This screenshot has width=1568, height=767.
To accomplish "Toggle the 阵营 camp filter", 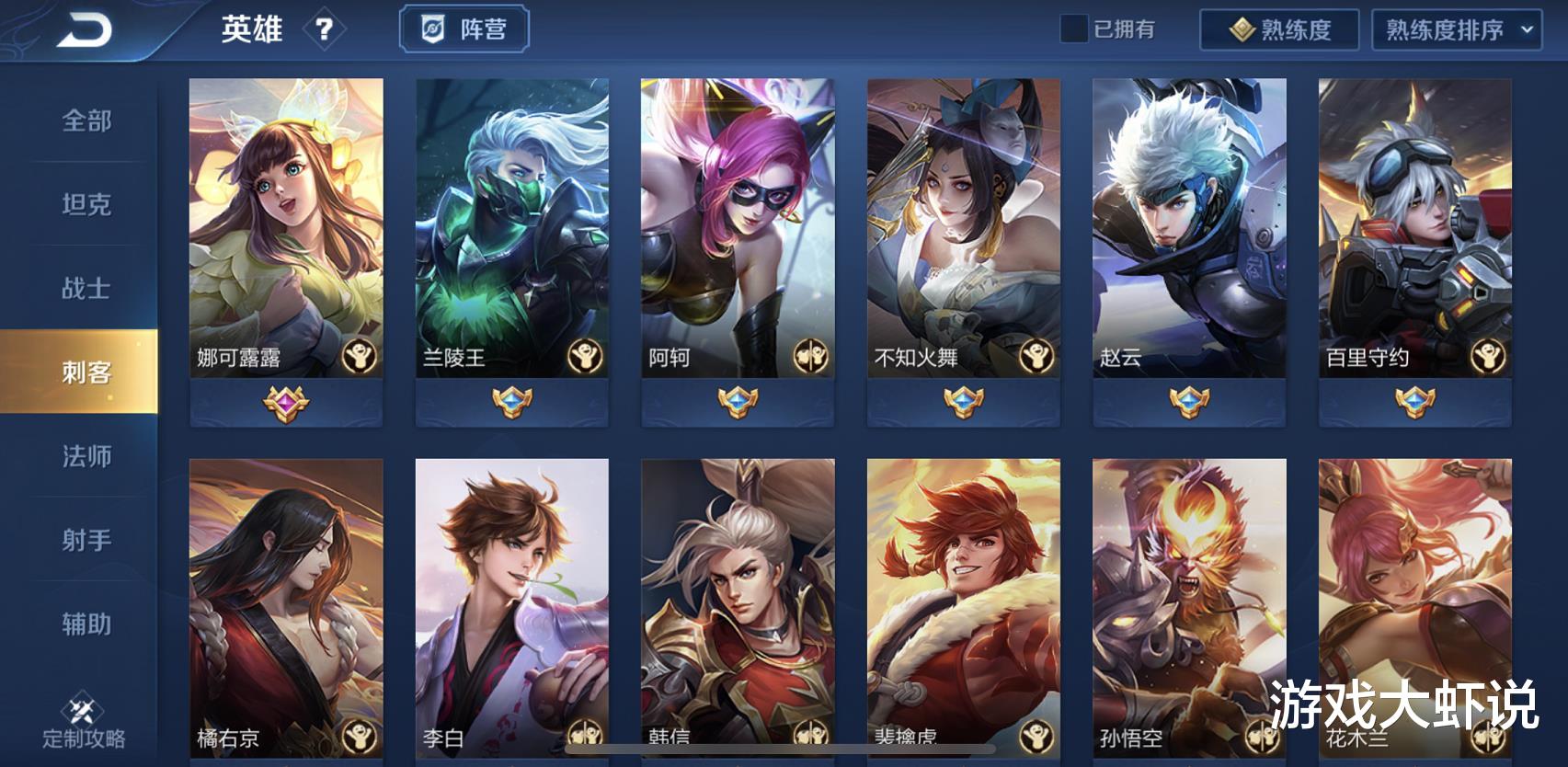I will point(464,29).
